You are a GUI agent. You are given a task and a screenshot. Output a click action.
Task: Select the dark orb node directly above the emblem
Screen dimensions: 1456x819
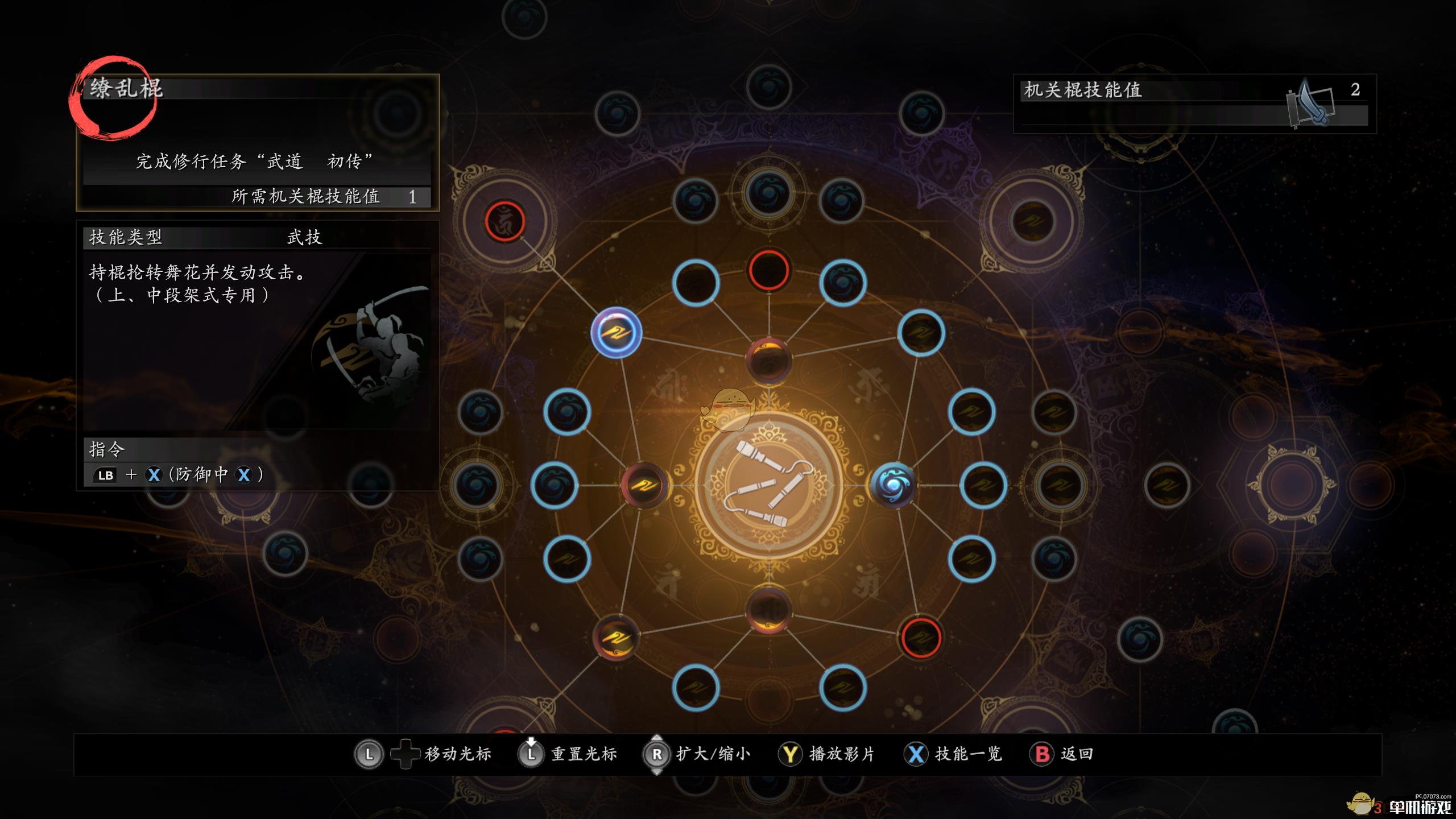tap(768, 359)
